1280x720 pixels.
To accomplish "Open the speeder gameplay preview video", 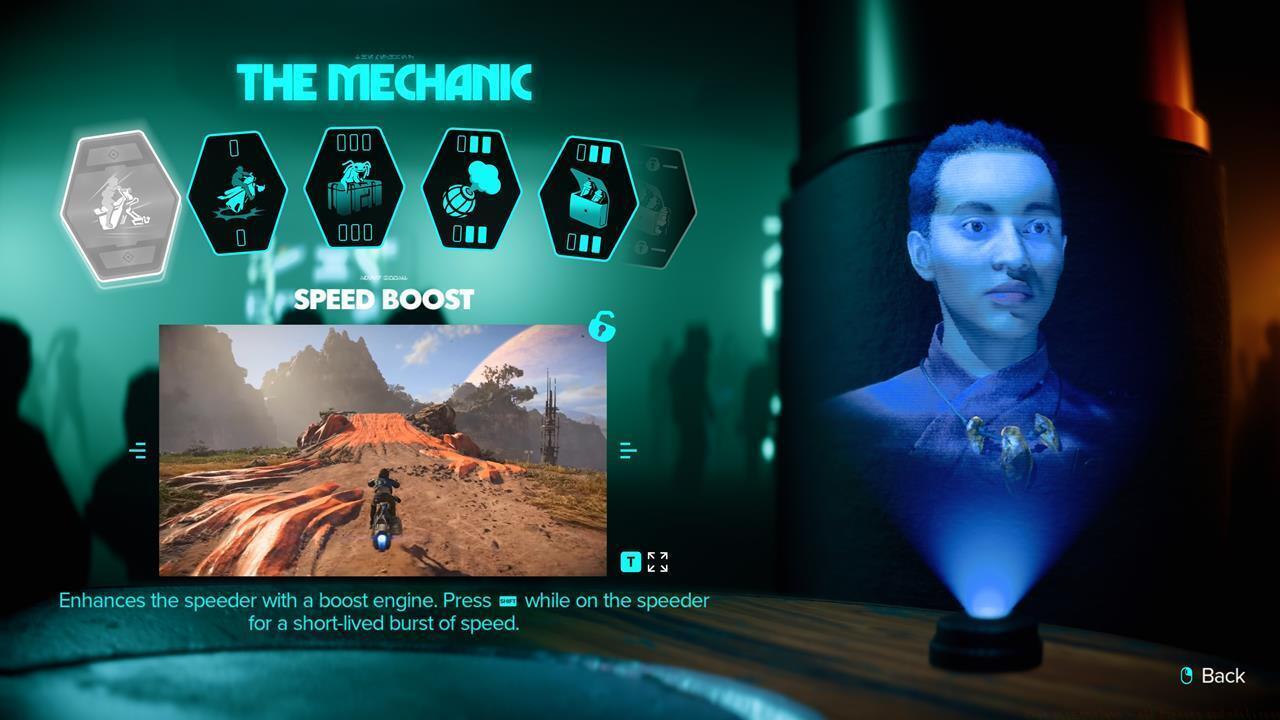I will (383, 449).
